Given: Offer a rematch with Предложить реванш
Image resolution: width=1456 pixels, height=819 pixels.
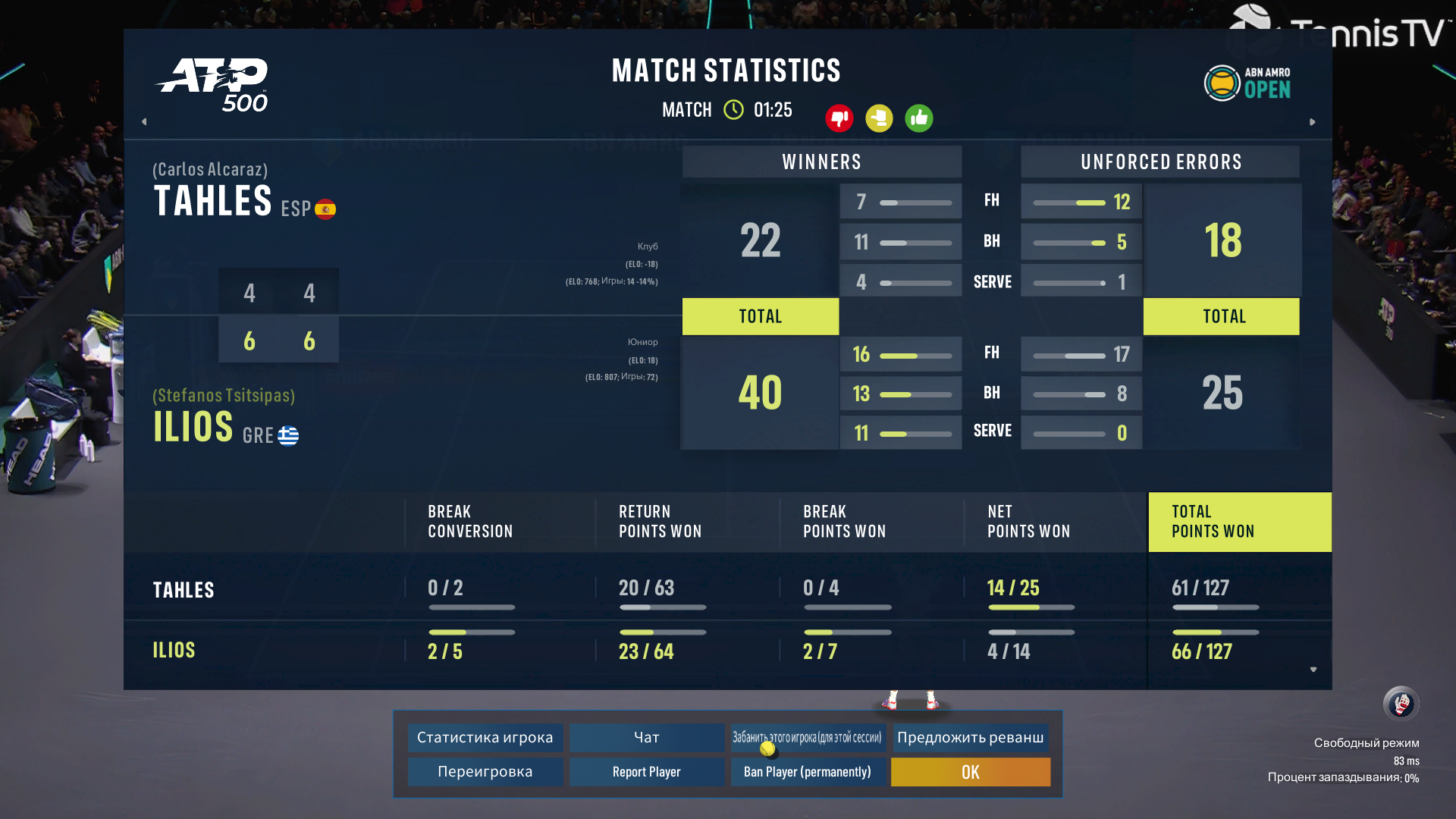Looking at the screenshot, I should pos(970,737).
